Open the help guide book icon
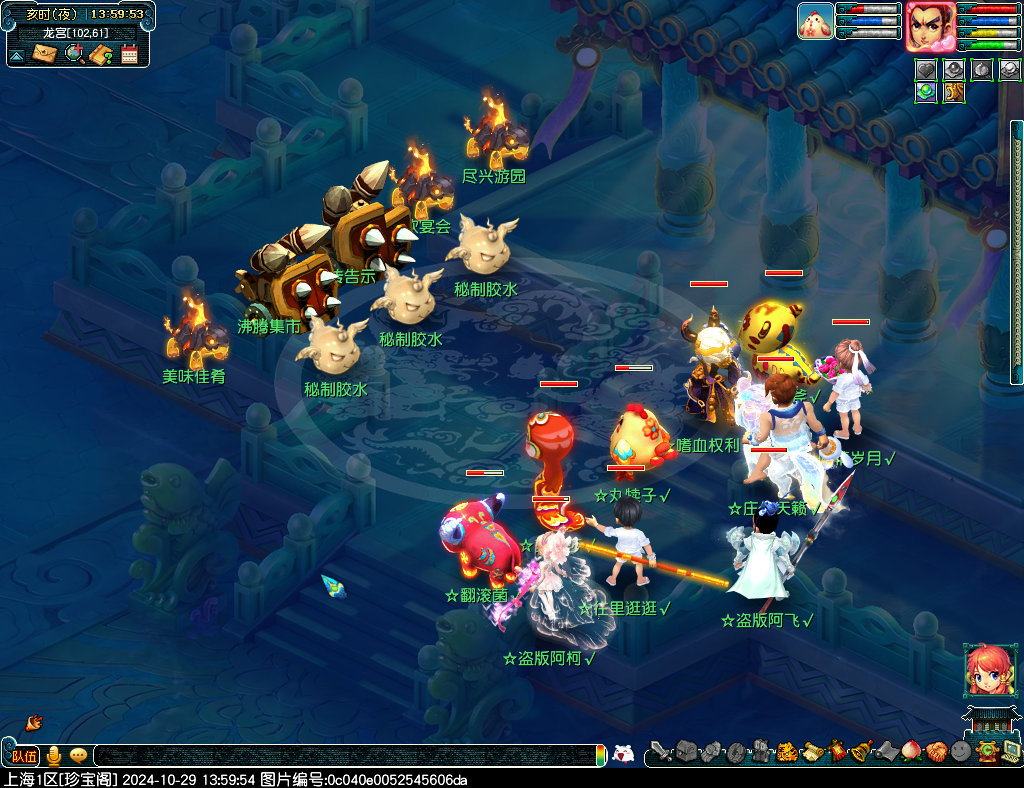Viewport: 1024px width, 788px height. (x=101, y=54)
